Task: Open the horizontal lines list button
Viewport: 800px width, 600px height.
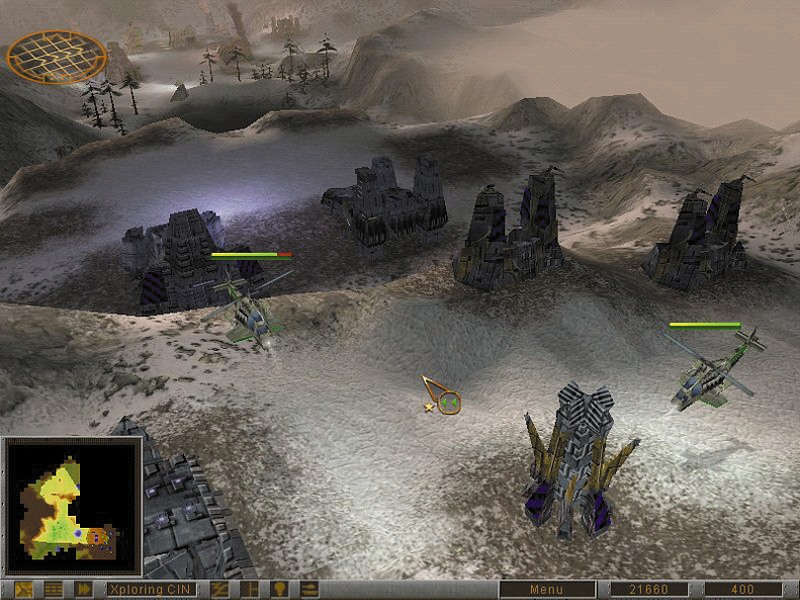Action: (x=53, y=590)
